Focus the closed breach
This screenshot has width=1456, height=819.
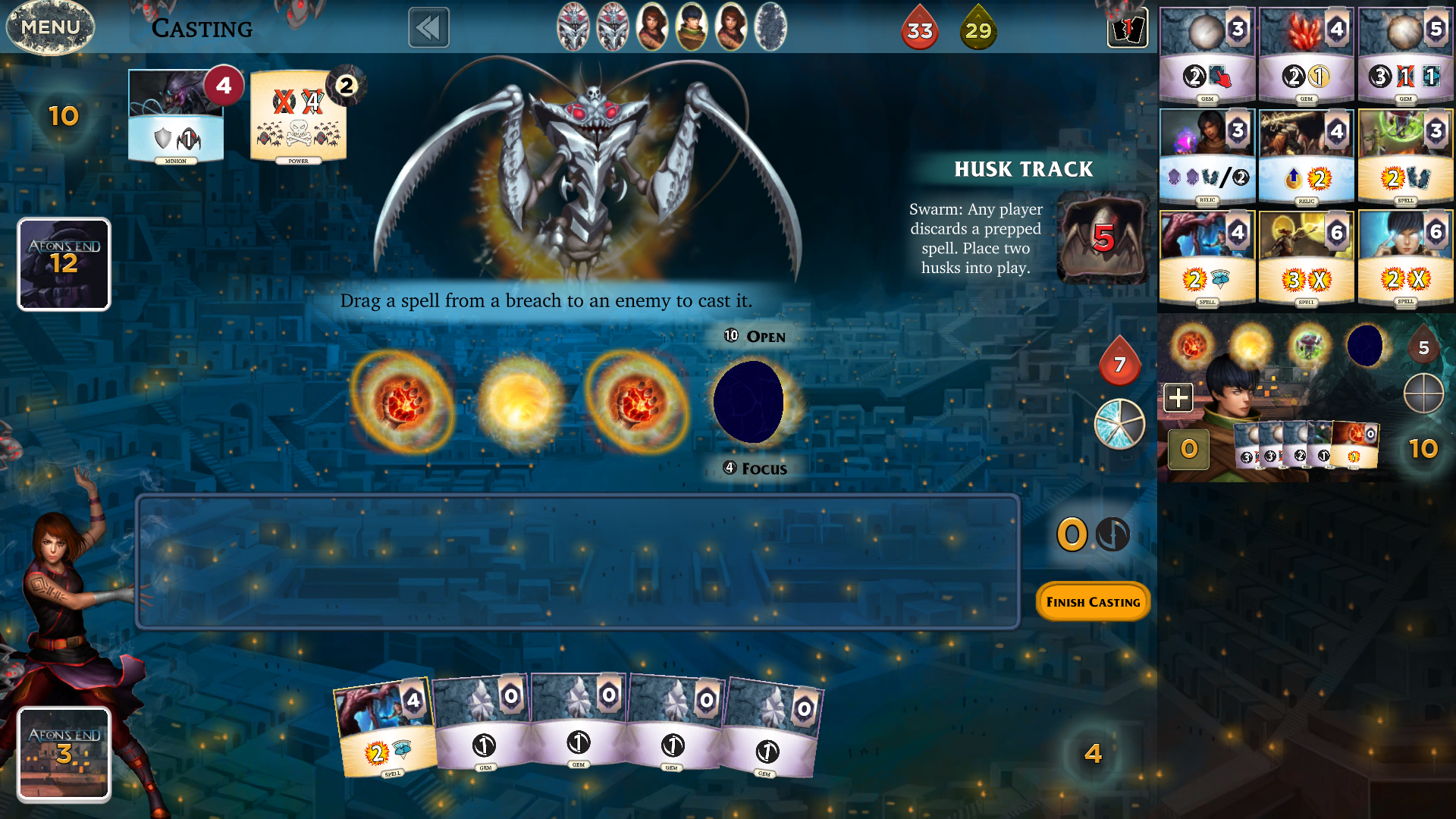click(x=755, y=469)
